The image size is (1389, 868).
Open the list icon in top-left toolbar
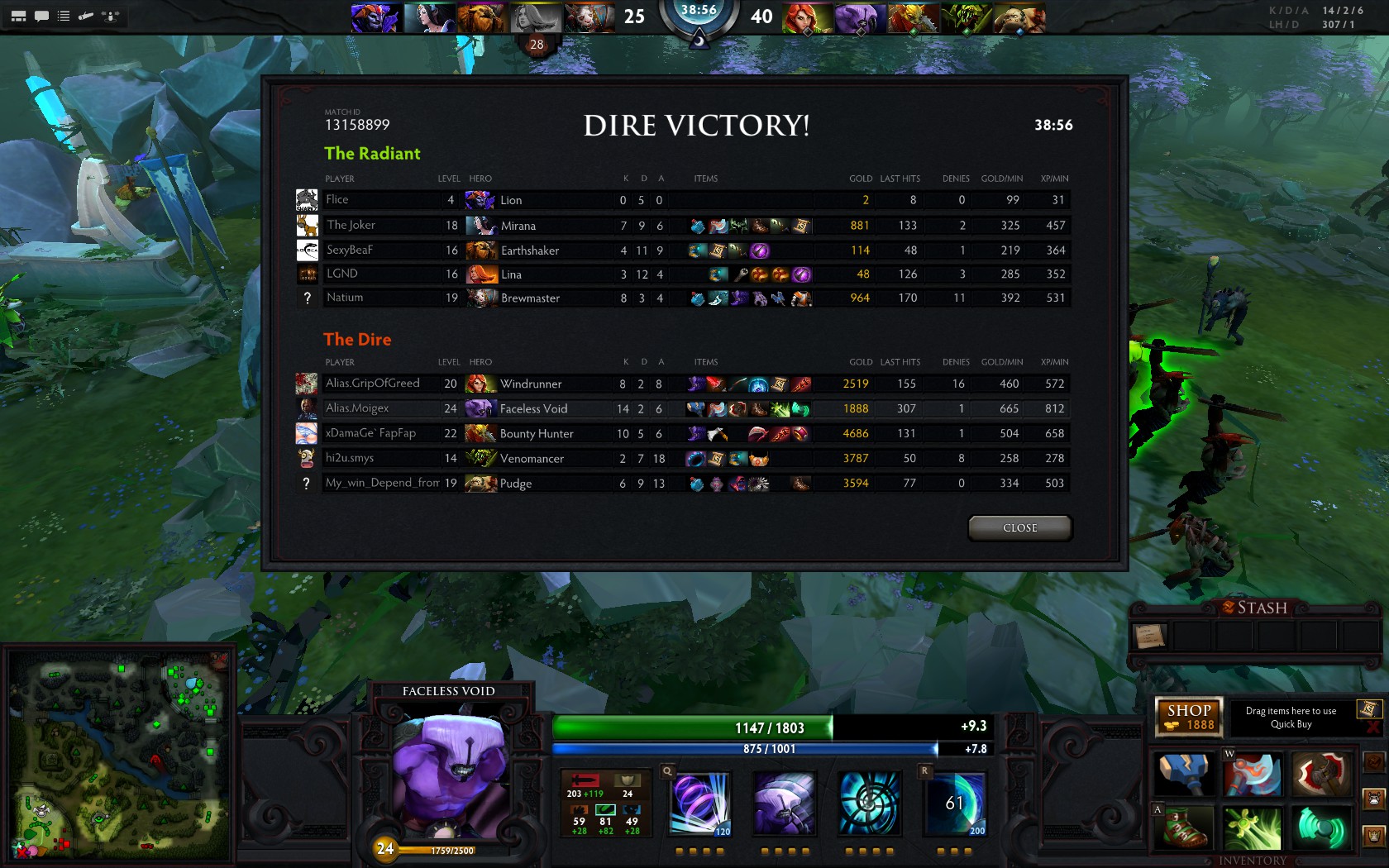[x=64, y=16]
